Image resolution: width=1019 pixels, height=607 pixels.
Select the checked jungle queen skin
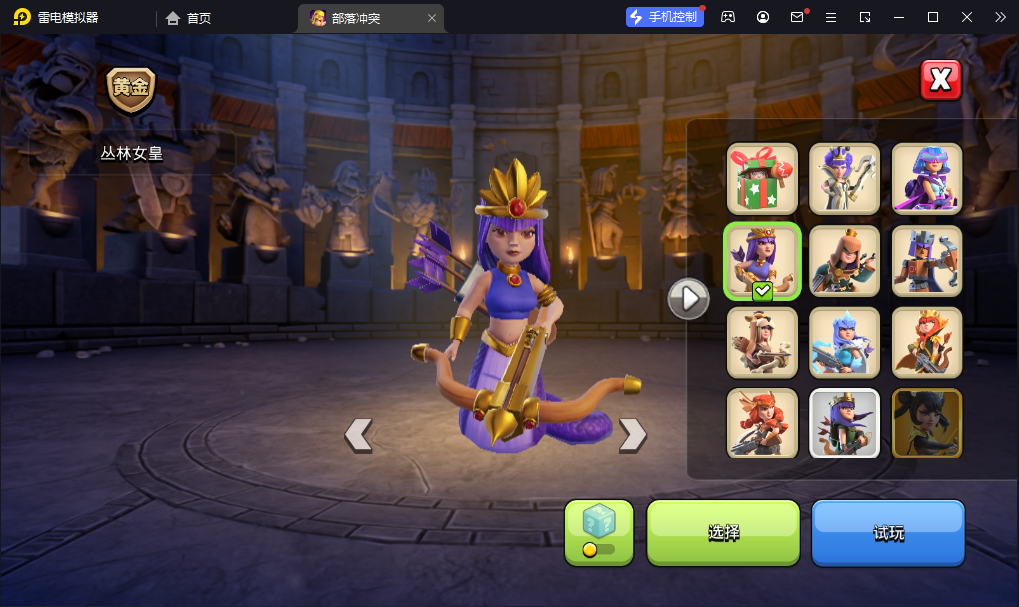point(762,261)
